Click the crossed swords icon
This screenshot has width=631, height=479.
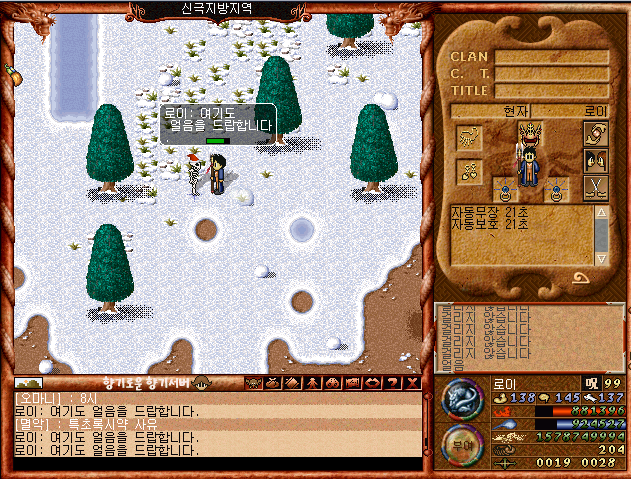[596, 187]
